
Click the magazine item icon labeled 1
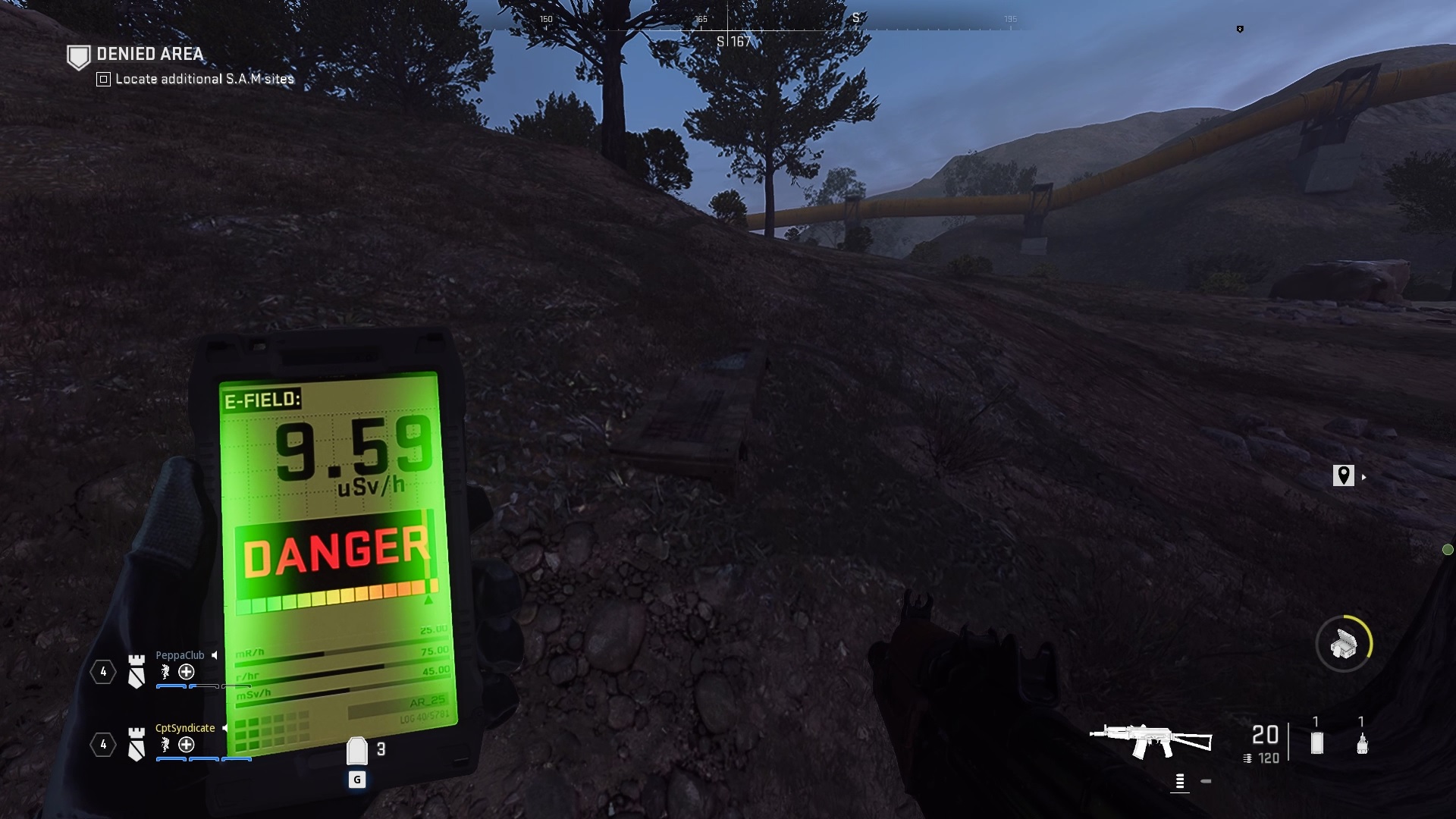coord(1316,742)
